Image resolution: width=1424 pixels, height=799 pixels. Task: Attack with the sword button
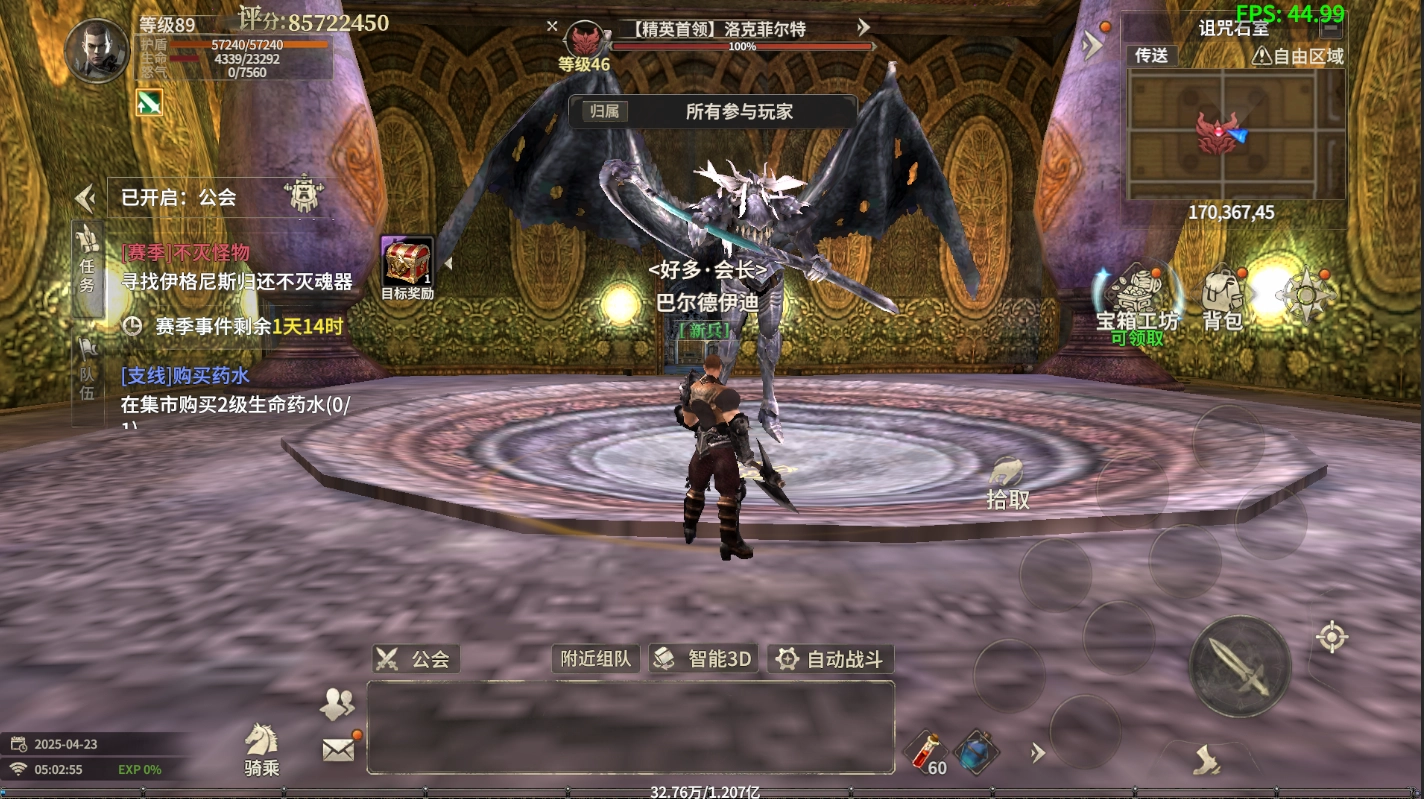coord(1239,666)
